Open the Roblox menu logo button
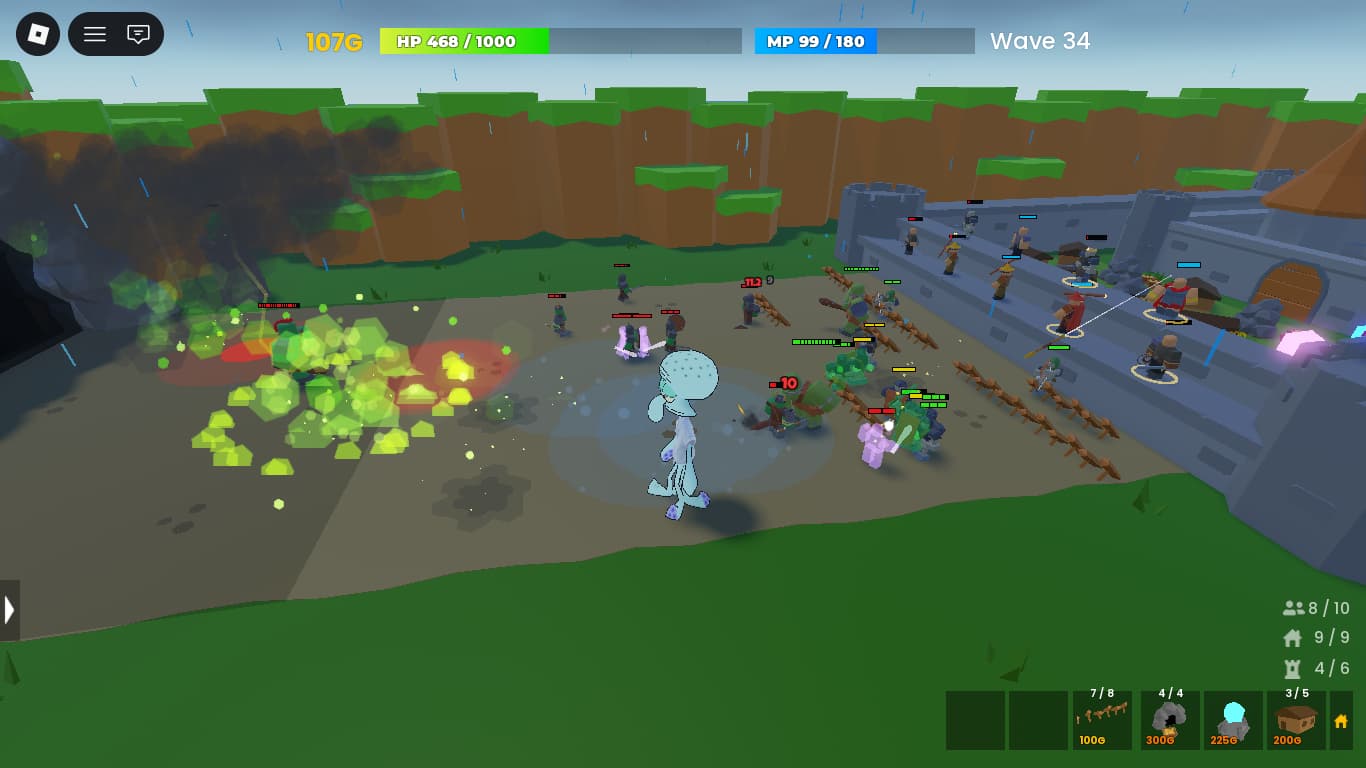1366x768 pixels. (x=38, y=34)
